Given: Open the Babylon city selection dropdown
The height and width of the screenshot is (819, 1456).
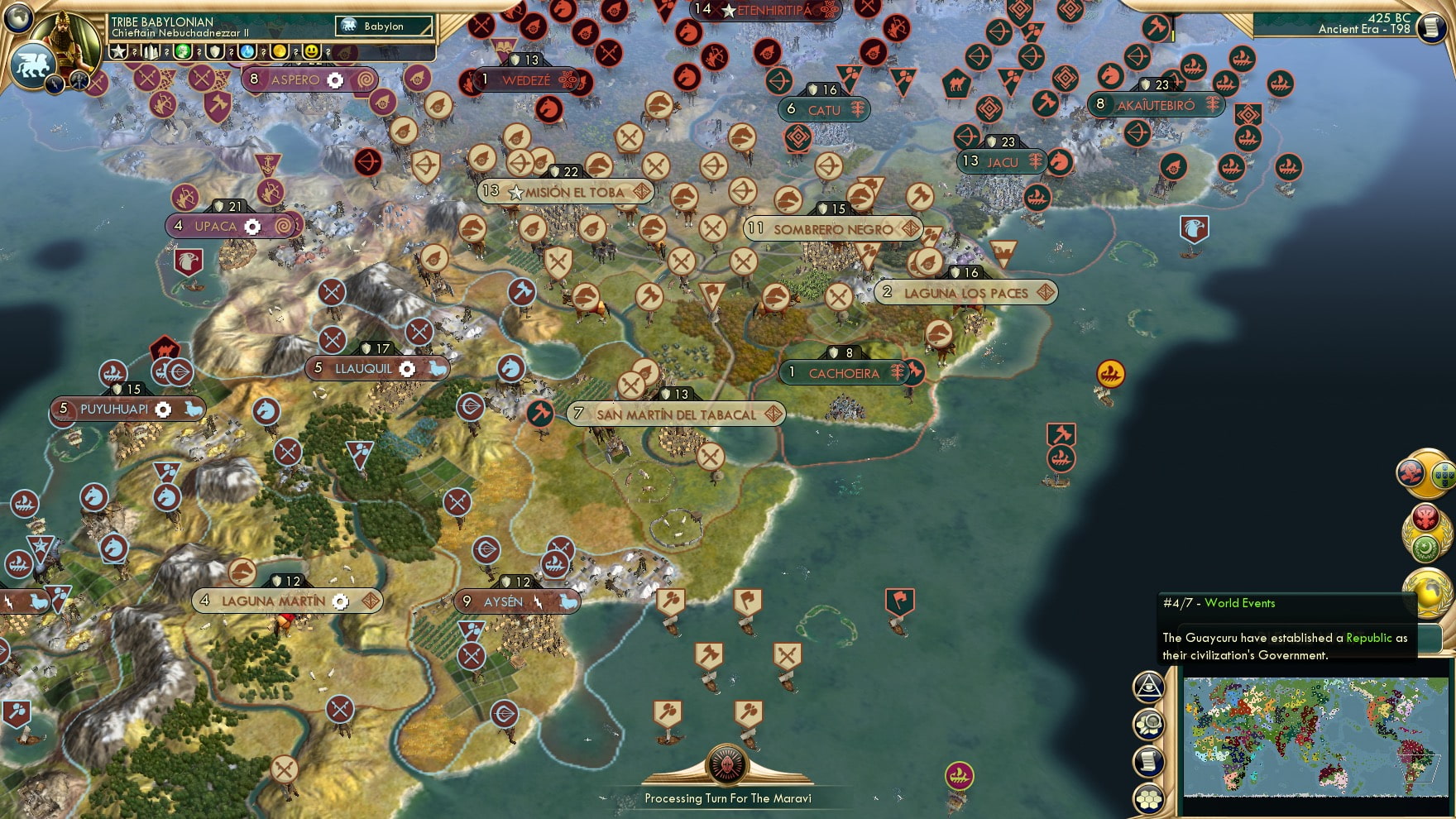Looking at the screenshot, I should pos(385,26).
